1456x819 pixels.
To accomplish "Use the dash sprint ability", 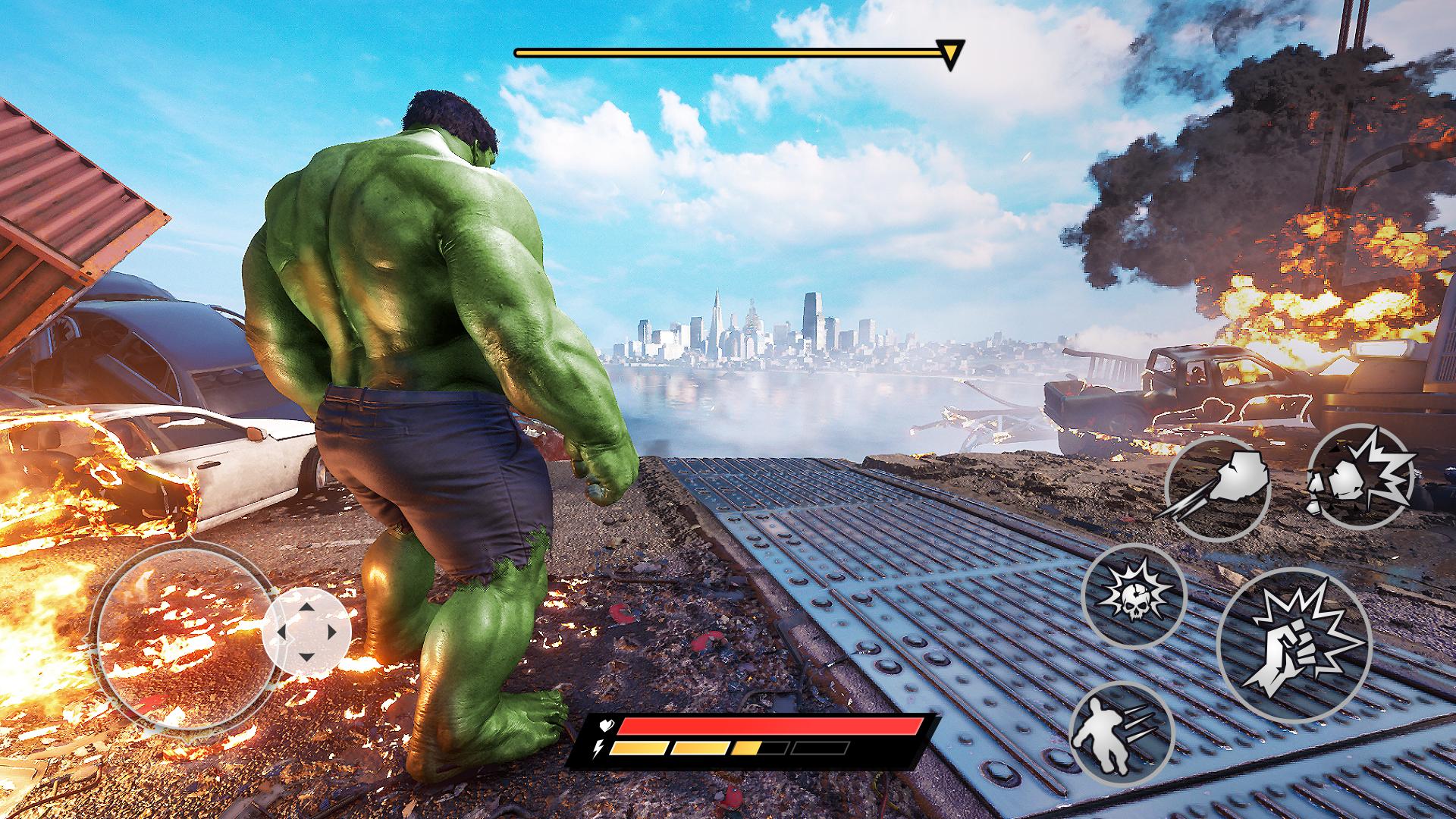I will tap(1122, 733).
